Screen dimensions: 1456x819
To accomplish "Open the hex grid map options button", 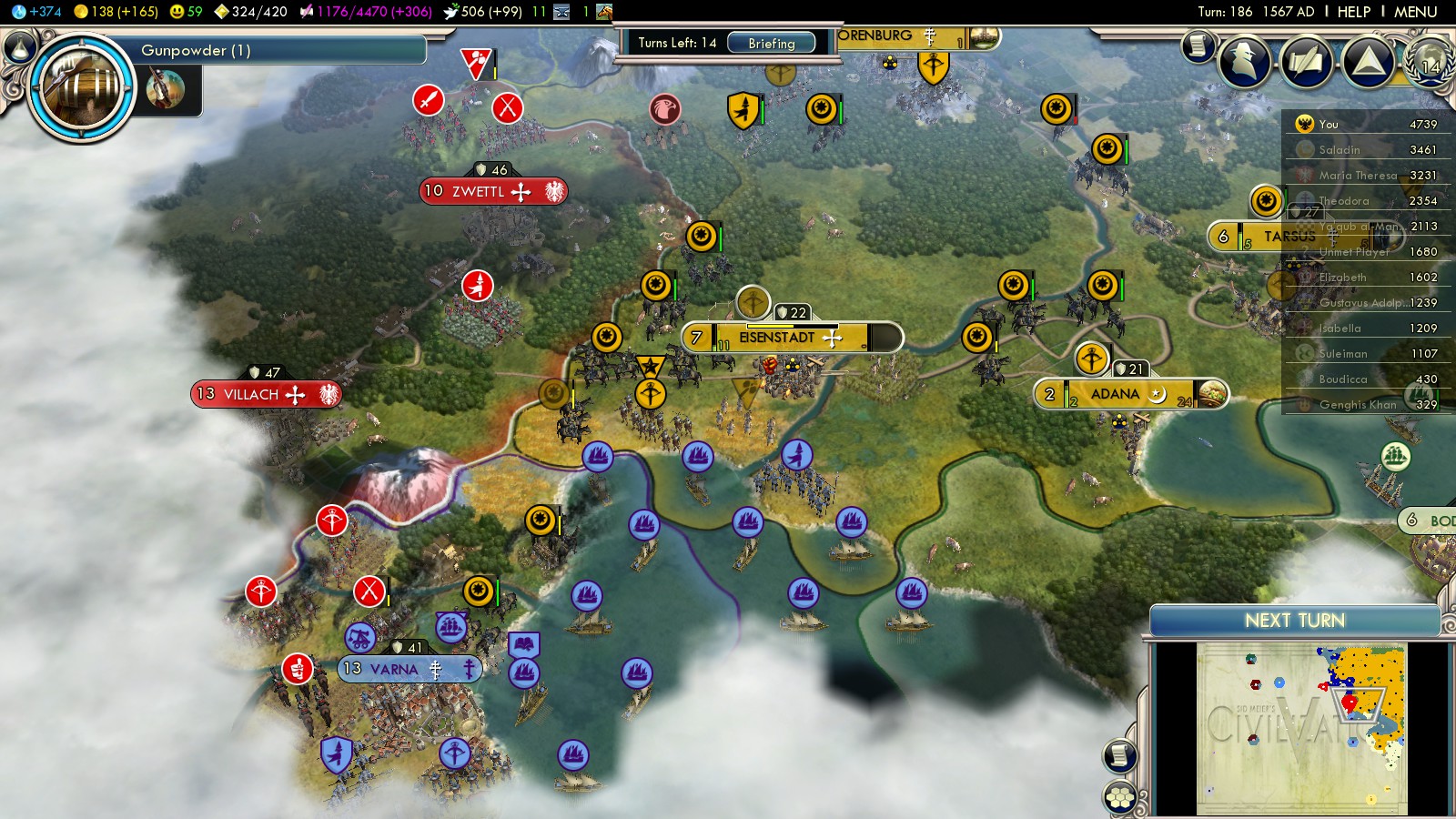I will (1119, 798).
